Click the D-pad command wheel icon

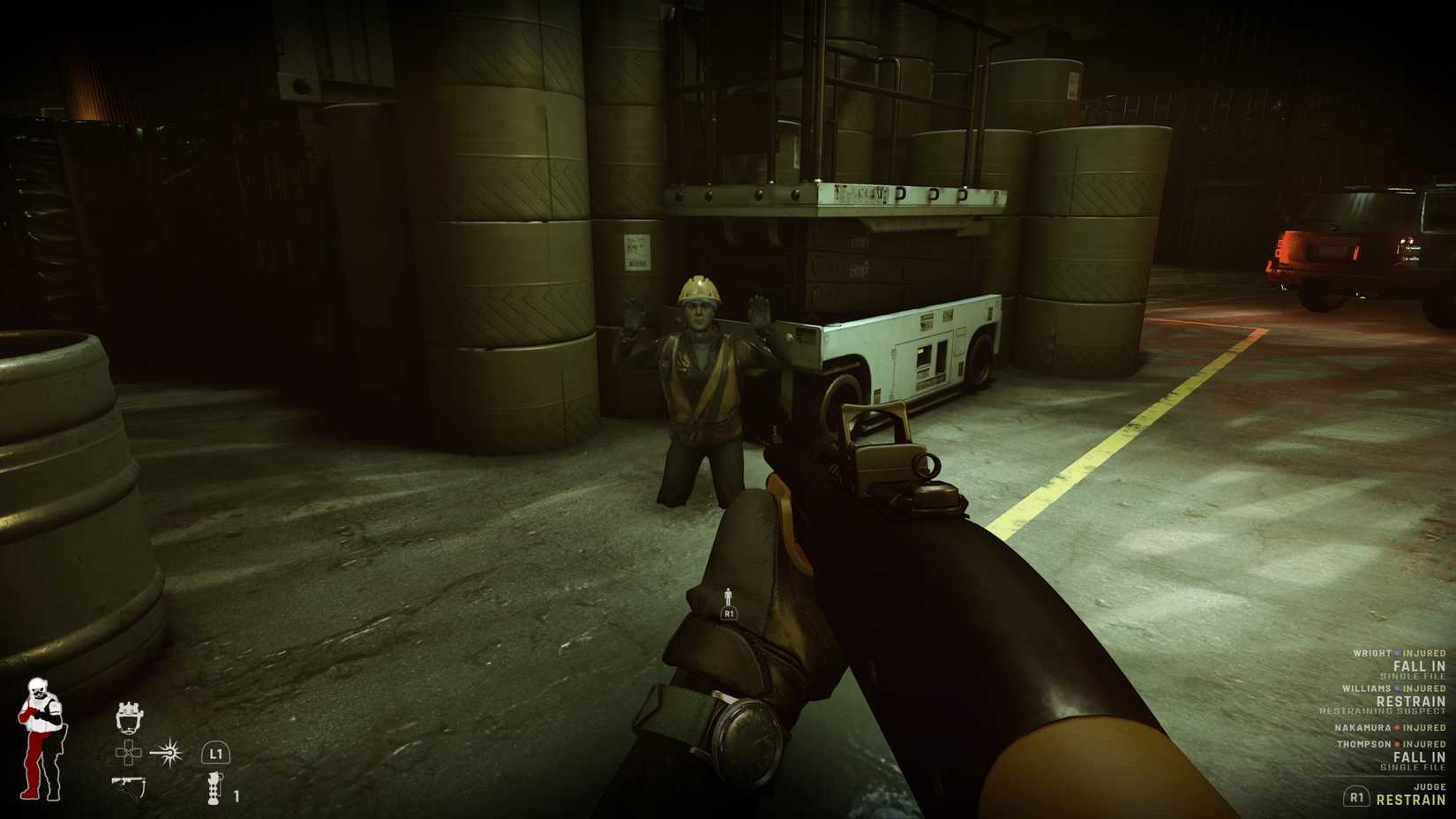pos(128,753)
